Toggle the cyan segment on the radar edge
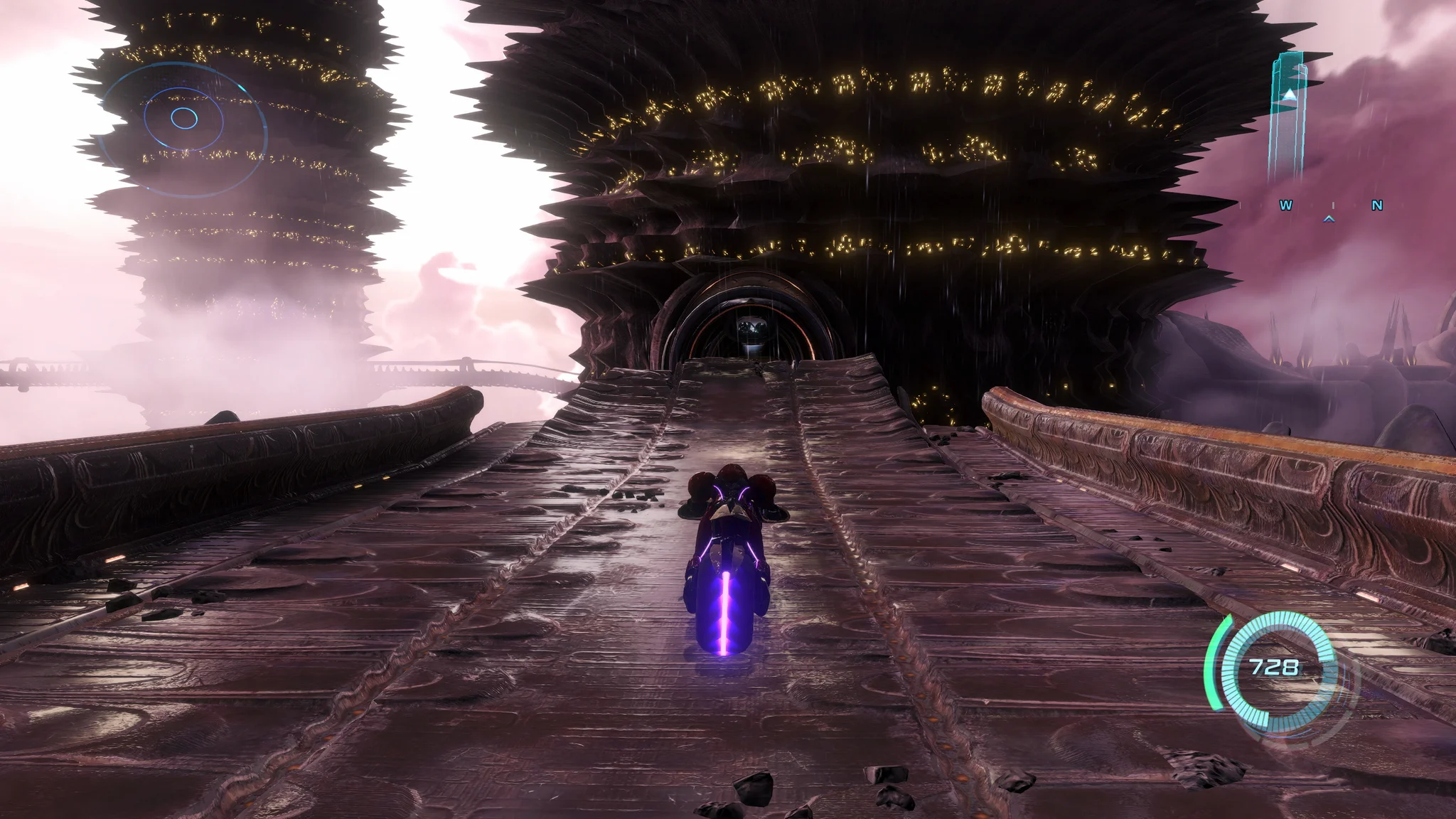 [242, 87]
